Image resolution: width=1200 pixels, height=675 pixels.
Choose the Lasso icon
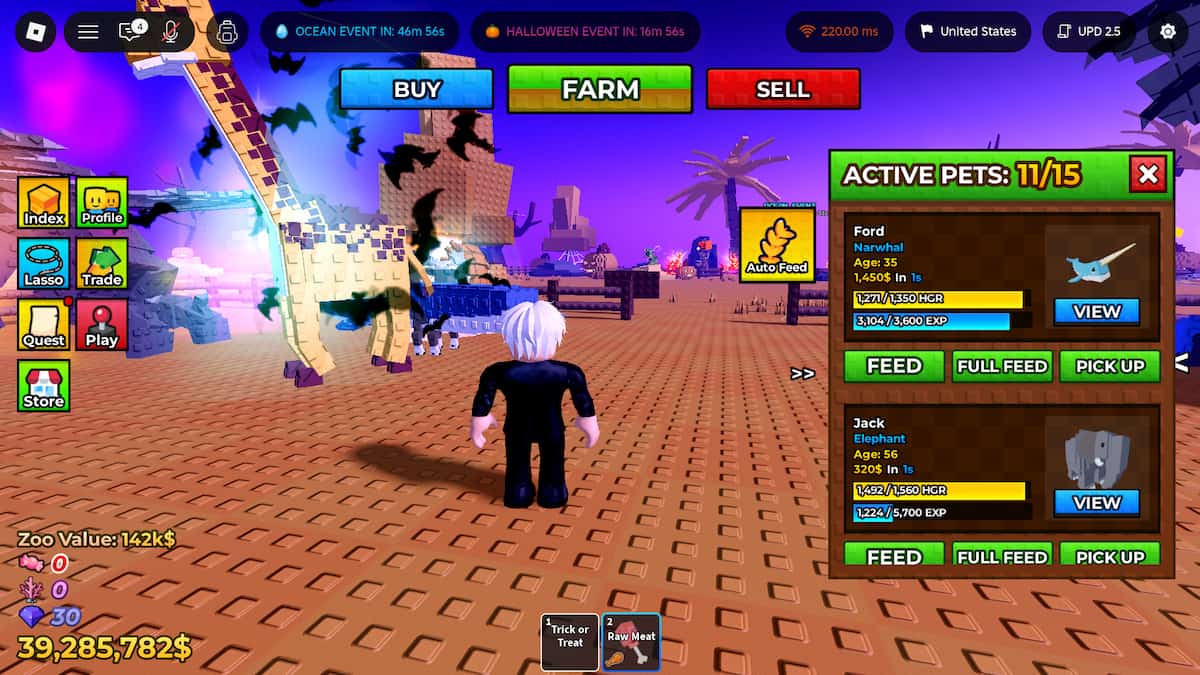(x=44, y=264)
